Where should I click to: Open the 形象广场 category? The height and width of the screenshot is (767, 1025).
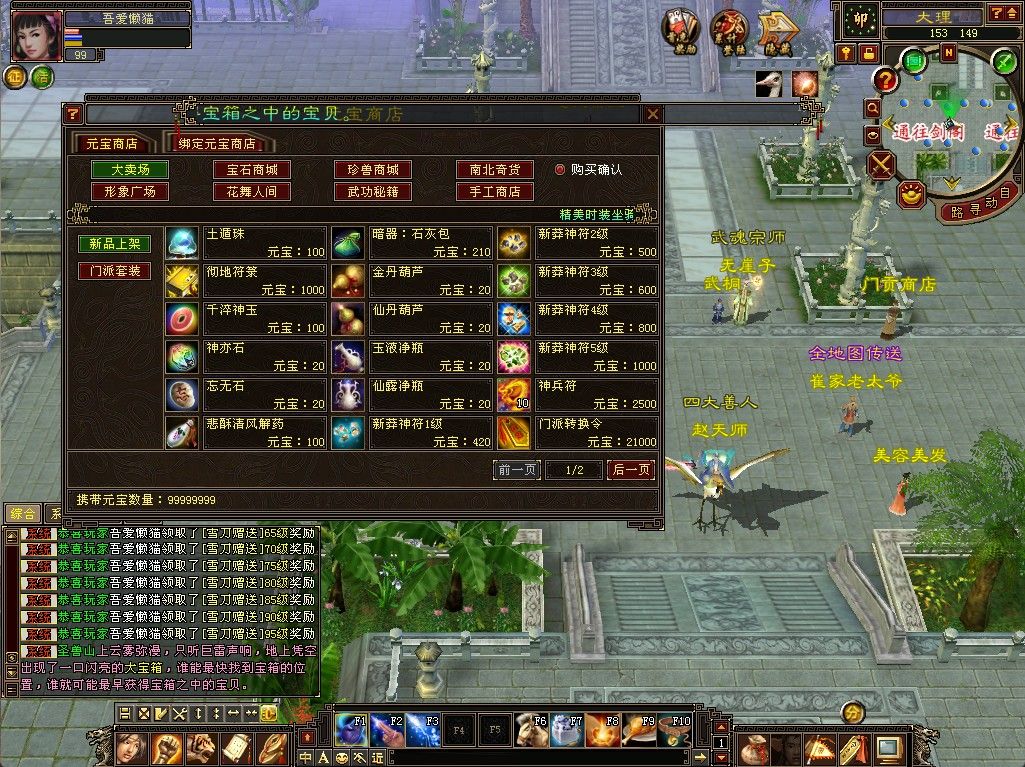pyautogui.click(x=130, y=191)
